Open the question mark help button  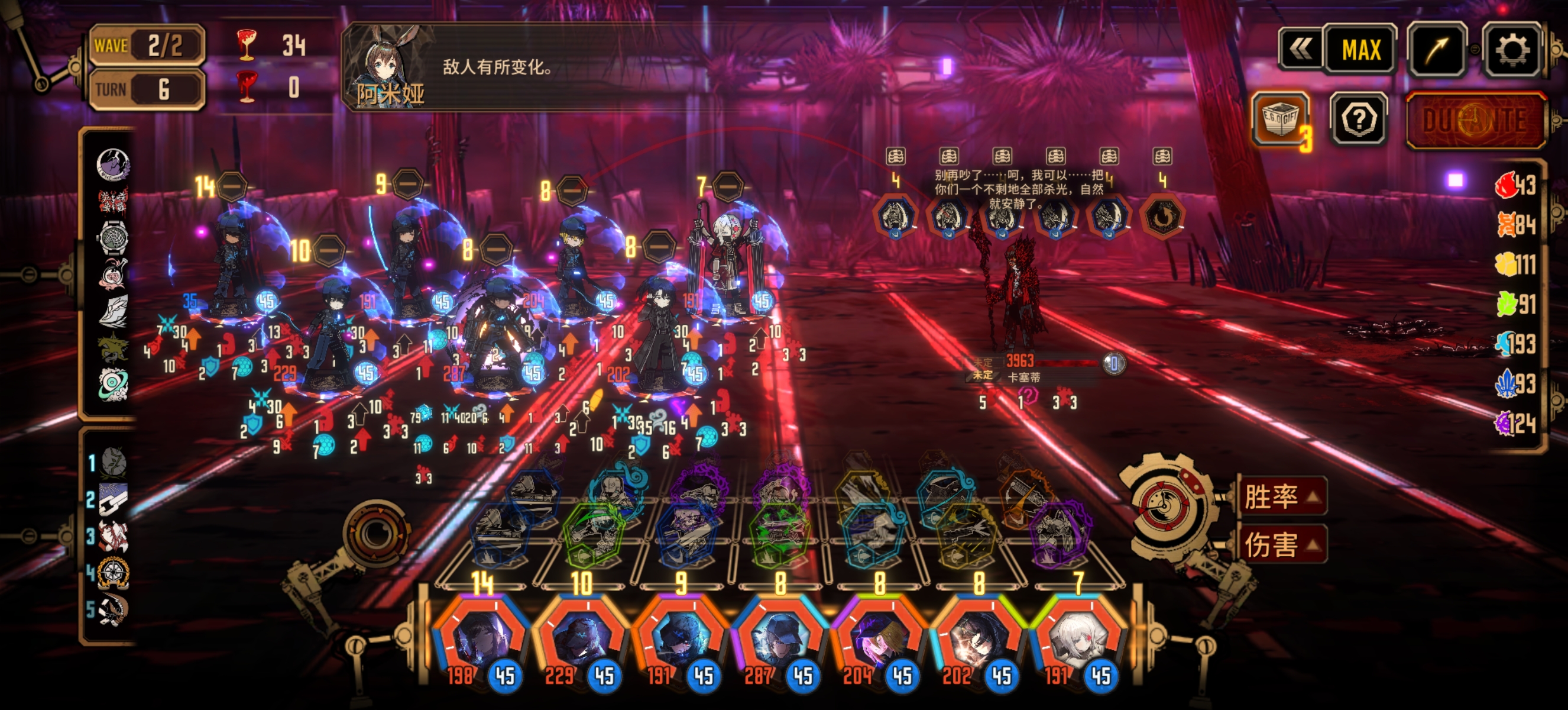coord(1359,120)
